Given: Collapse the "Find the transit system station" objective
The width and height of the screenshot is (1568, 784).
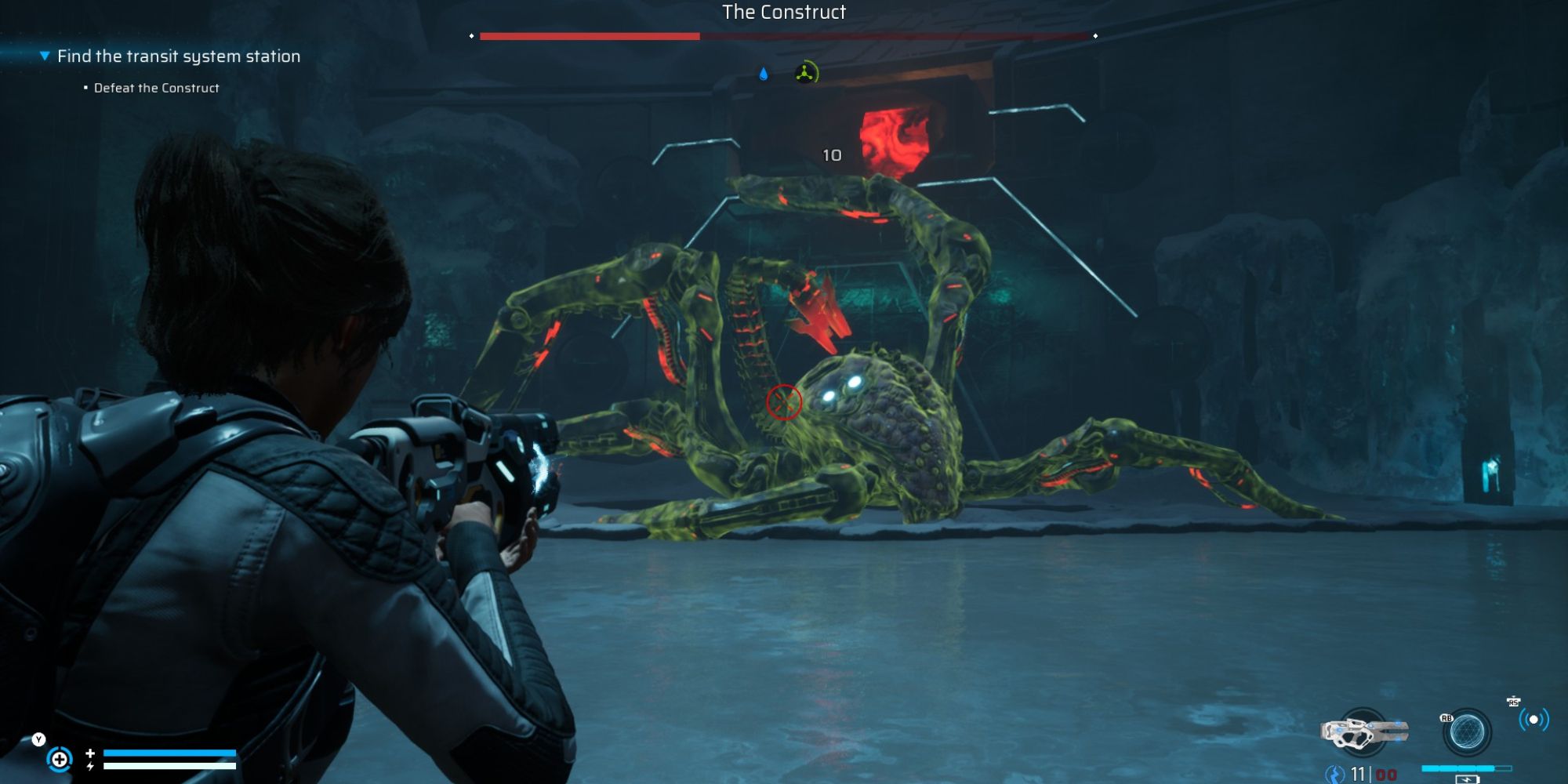Looking at the screenshot, I should [45, 56].
